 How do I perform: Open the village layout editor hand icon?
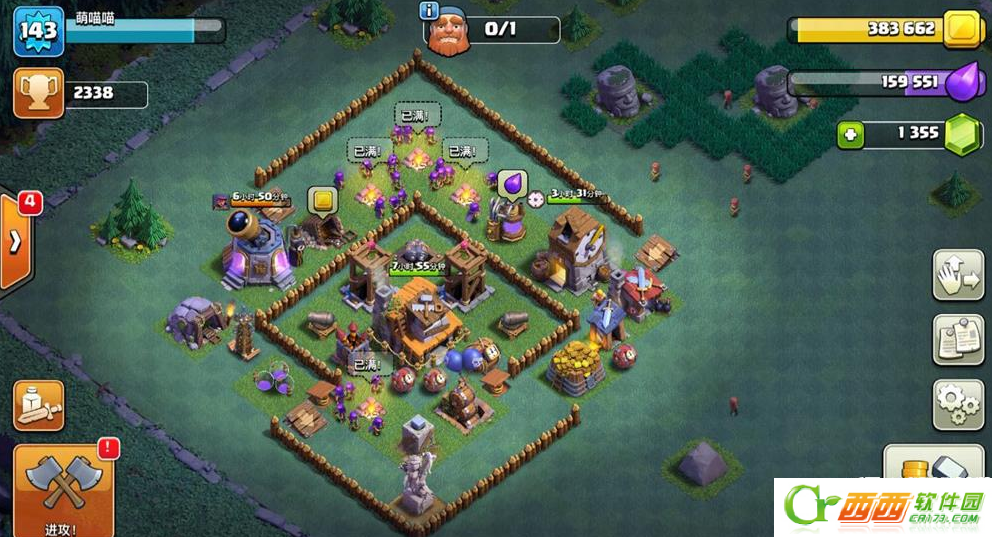[958, 275]
